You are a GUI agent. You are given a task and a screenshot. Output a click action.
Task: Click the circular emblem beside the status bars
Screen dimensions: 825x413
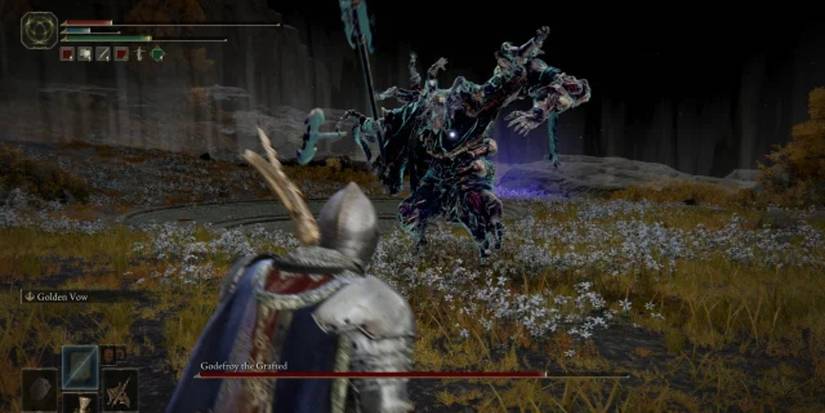pos(38,30)
